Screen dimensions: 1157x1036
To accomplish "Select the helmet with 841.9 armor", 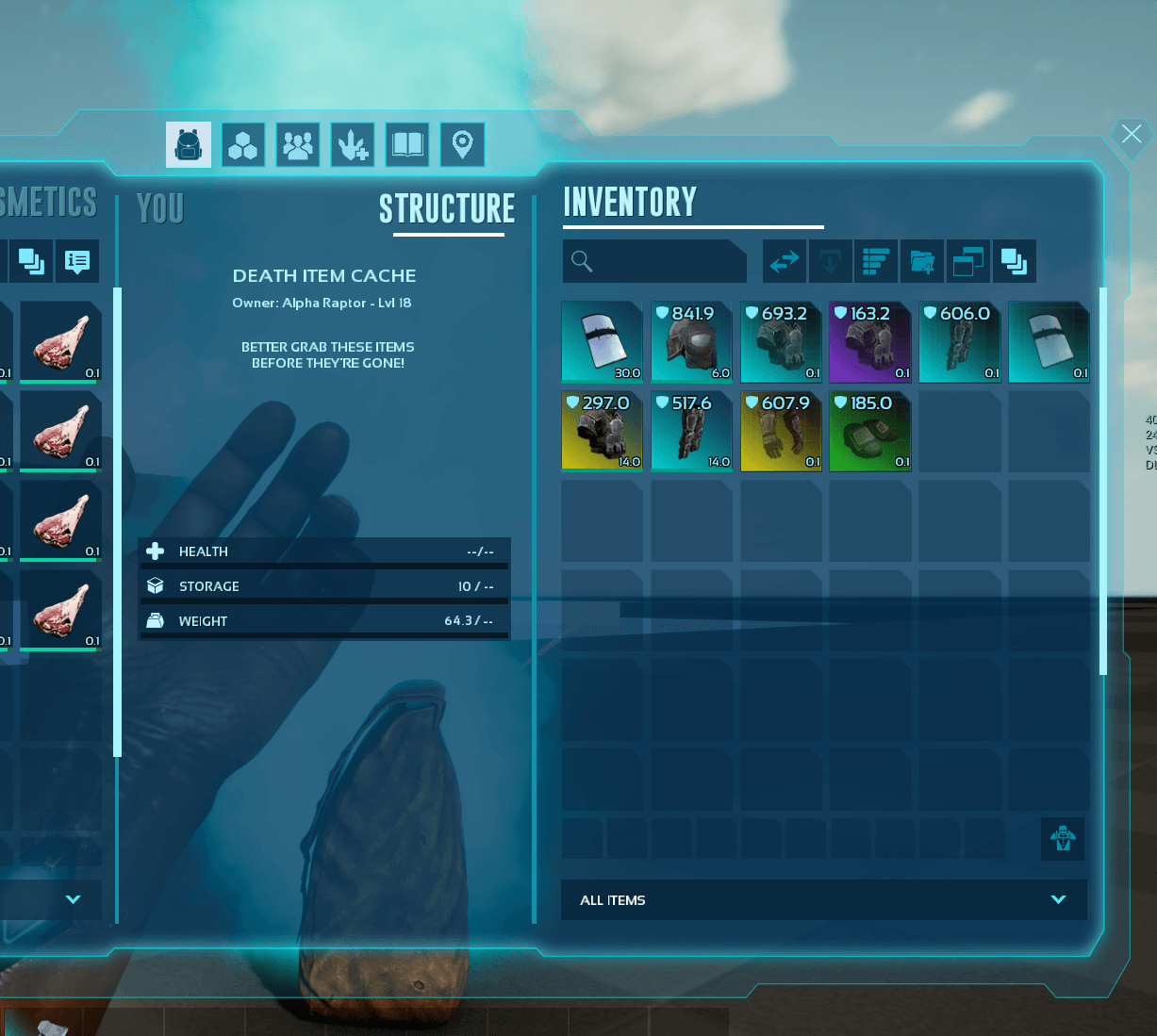I will pos(691,341).
